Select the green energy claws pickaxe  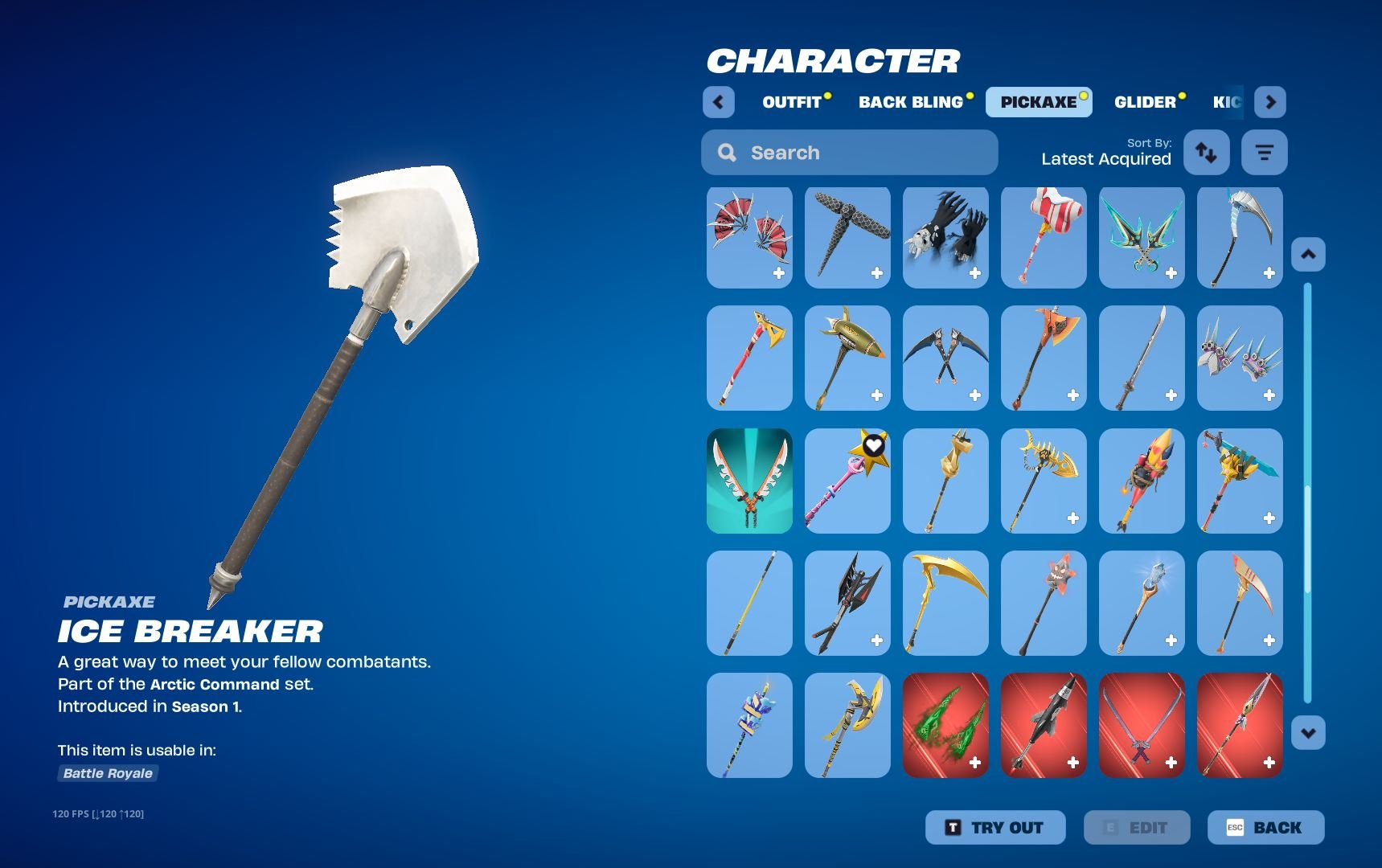point(945,724)
